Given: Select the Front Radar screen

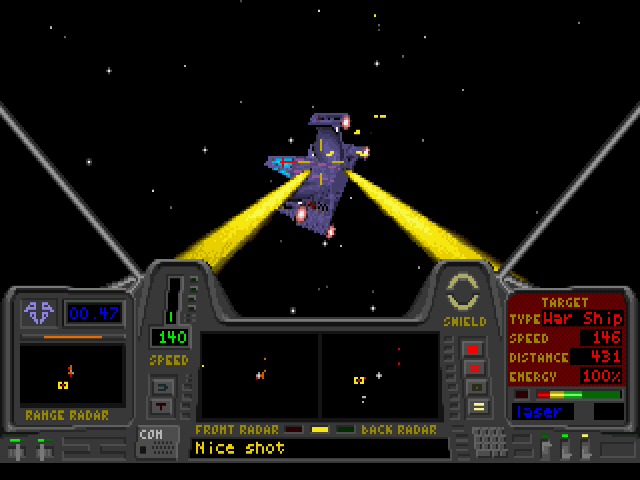Looking at the screenshot, I should click(259, 375).
